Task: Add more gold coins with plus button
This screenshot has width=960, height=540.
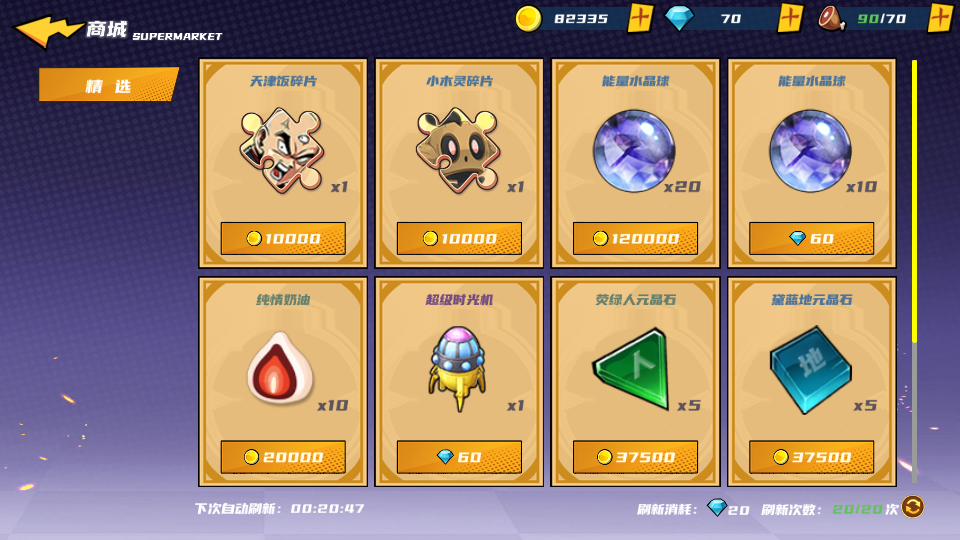Action: [641, 18]
